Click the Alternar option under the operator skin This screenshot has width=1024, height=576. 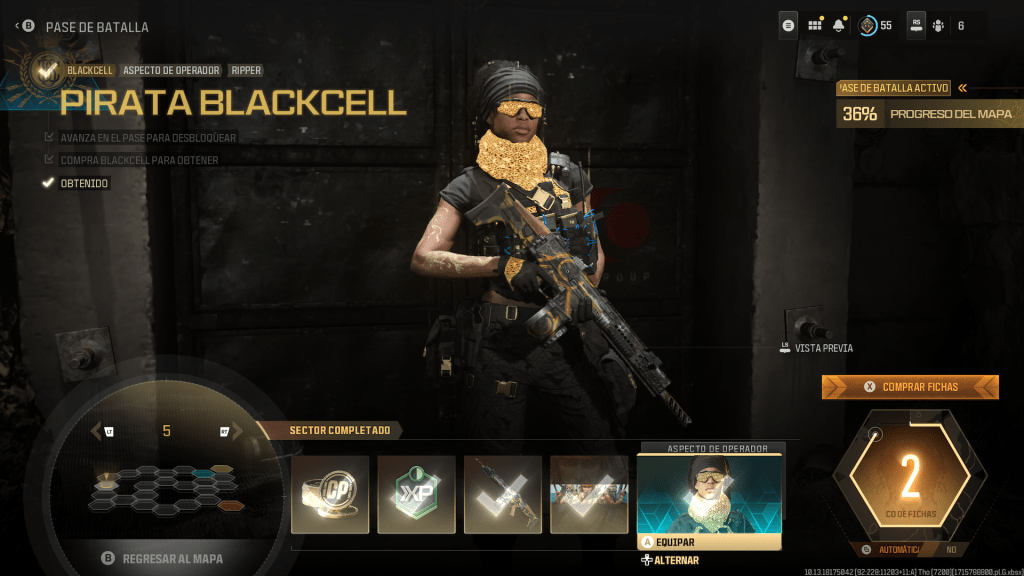[x=670, y=560]
